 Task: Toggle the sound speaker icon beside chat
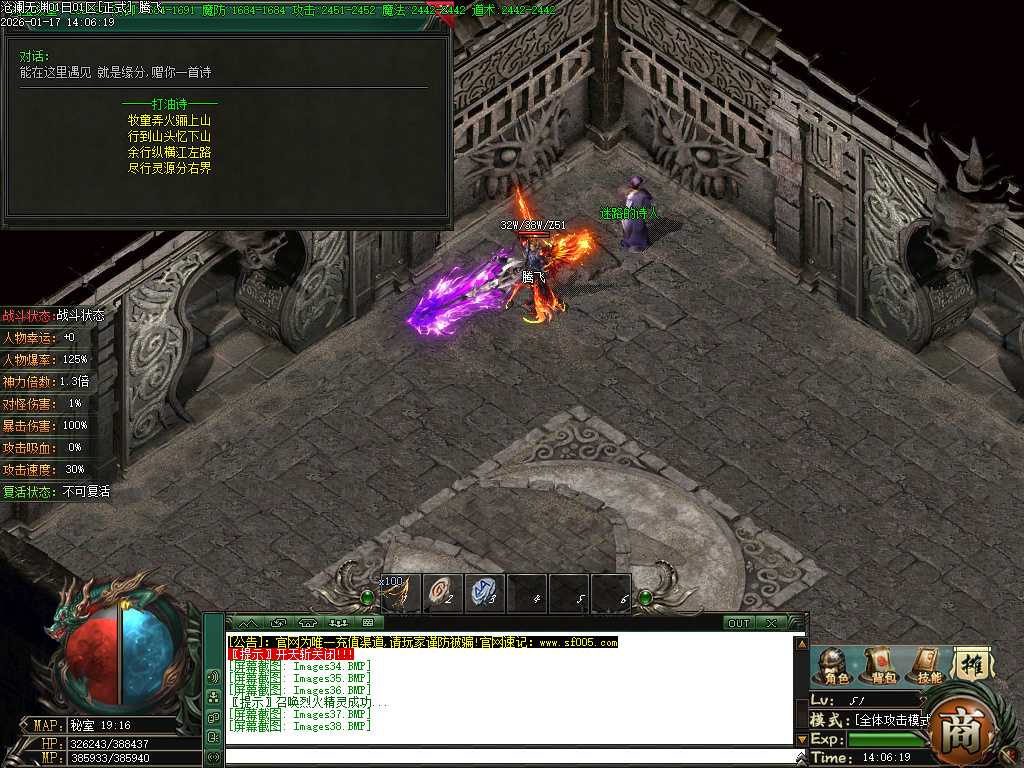point(213,677)
